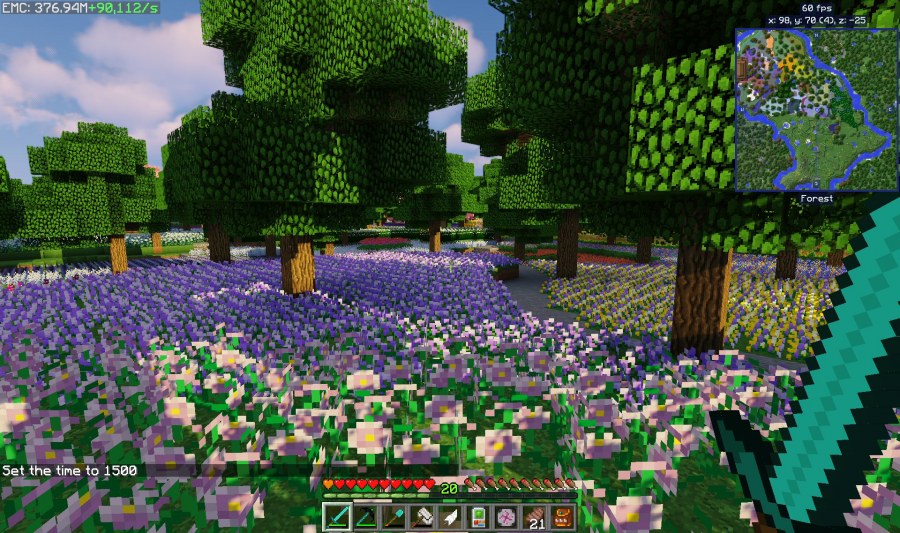Viewport: 900px width, 533px height.
Task: Select the diamond sword hotbar slot
Action: [337, 517]
